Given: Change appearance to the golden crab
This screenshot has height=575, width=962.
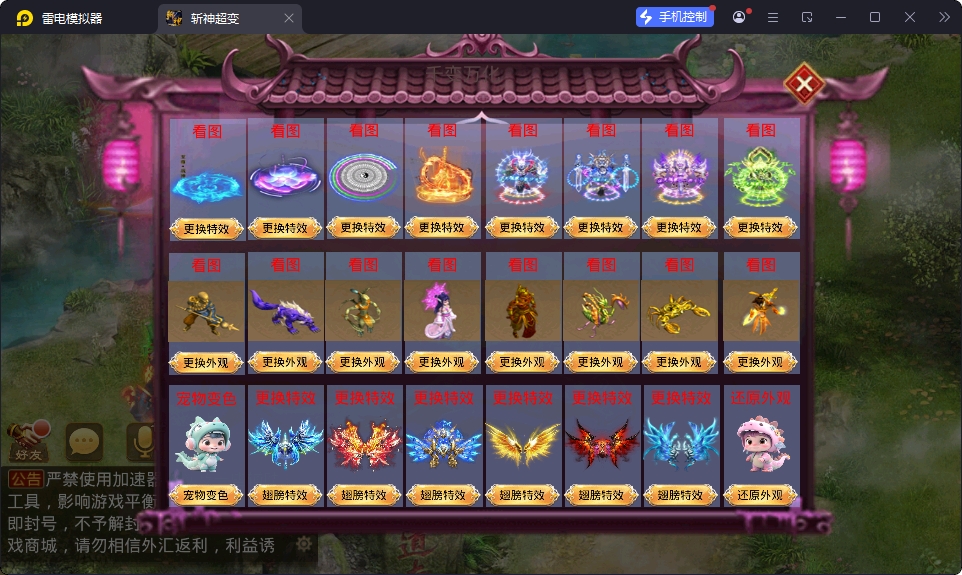Looking at the screenshot, I should [679, 362].
